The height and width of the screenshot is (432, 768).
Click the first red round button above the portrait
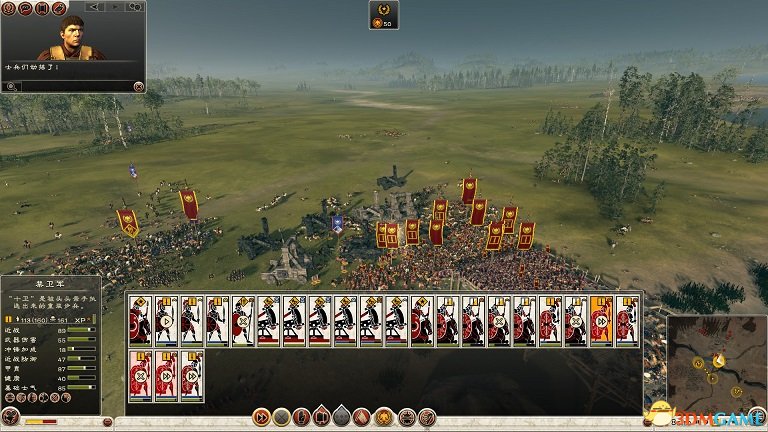[x=10, y=9]
